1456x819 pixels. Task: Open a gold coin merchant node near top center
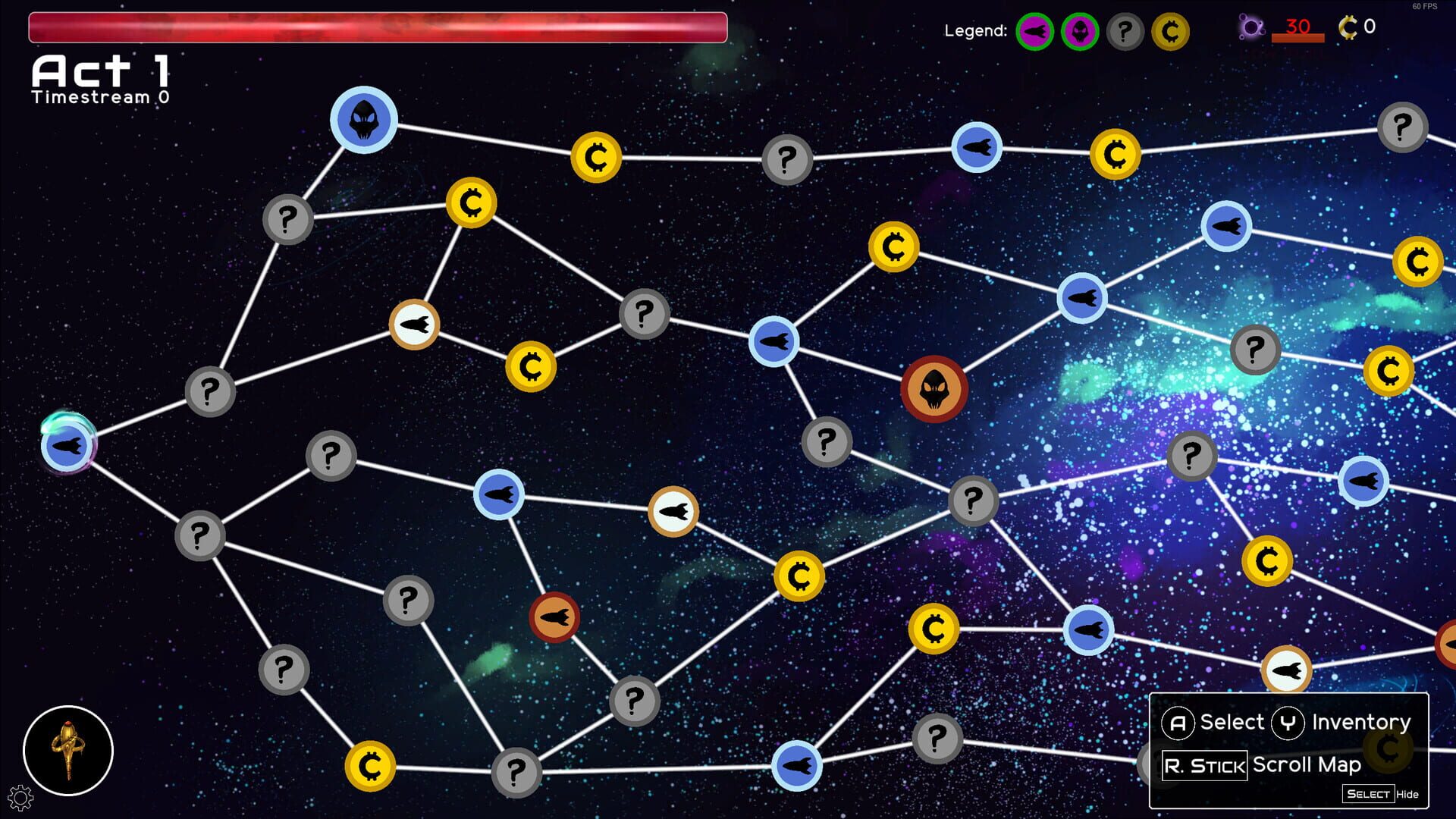click(x=596, y=156)
